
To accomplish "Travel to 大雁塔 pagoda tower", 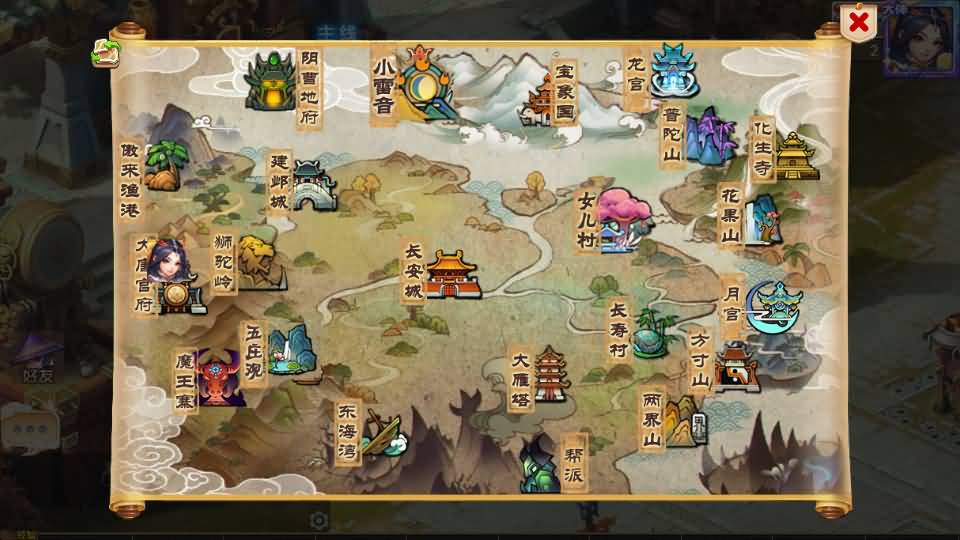I will 551,376.
